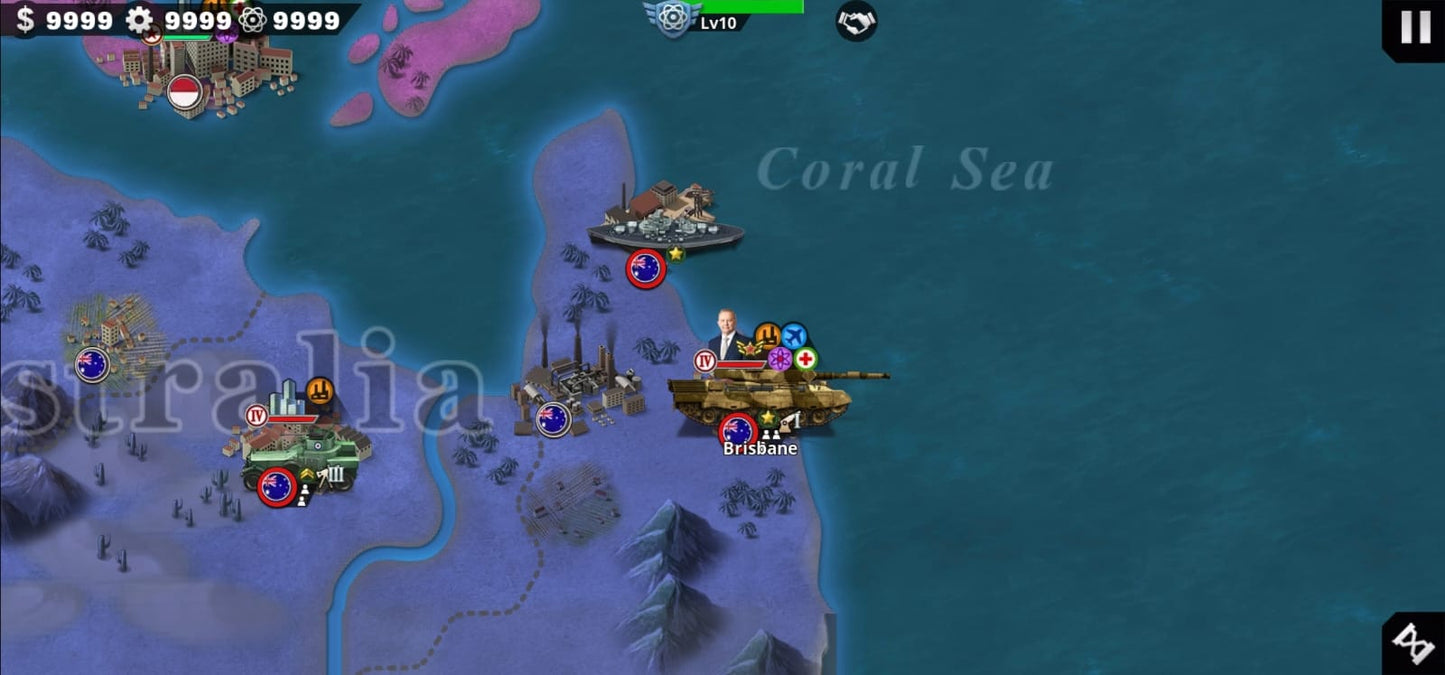
Task: End the turn with the hourglass button
Action: 1415,643
